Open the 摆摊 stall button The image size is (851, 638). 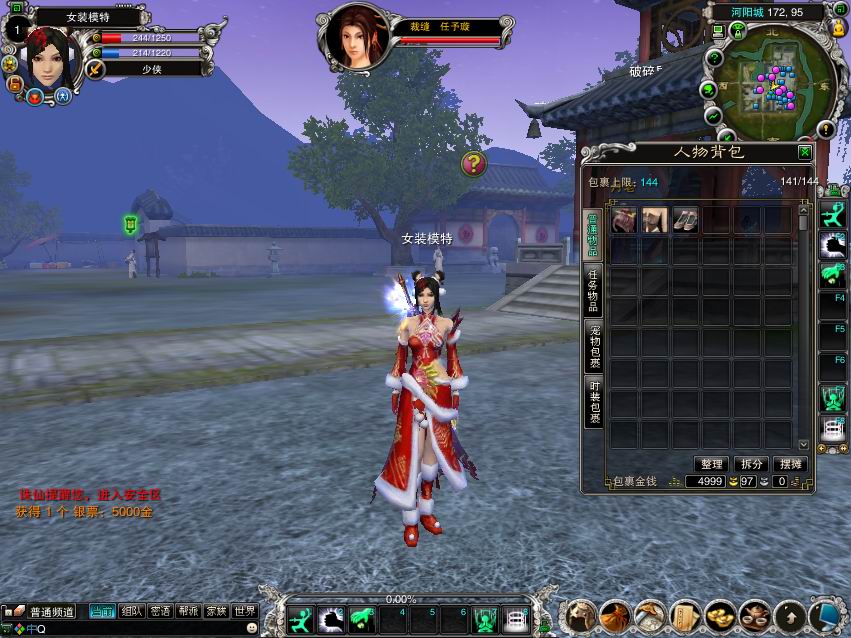pyautogui.click(x=790, y=464)
